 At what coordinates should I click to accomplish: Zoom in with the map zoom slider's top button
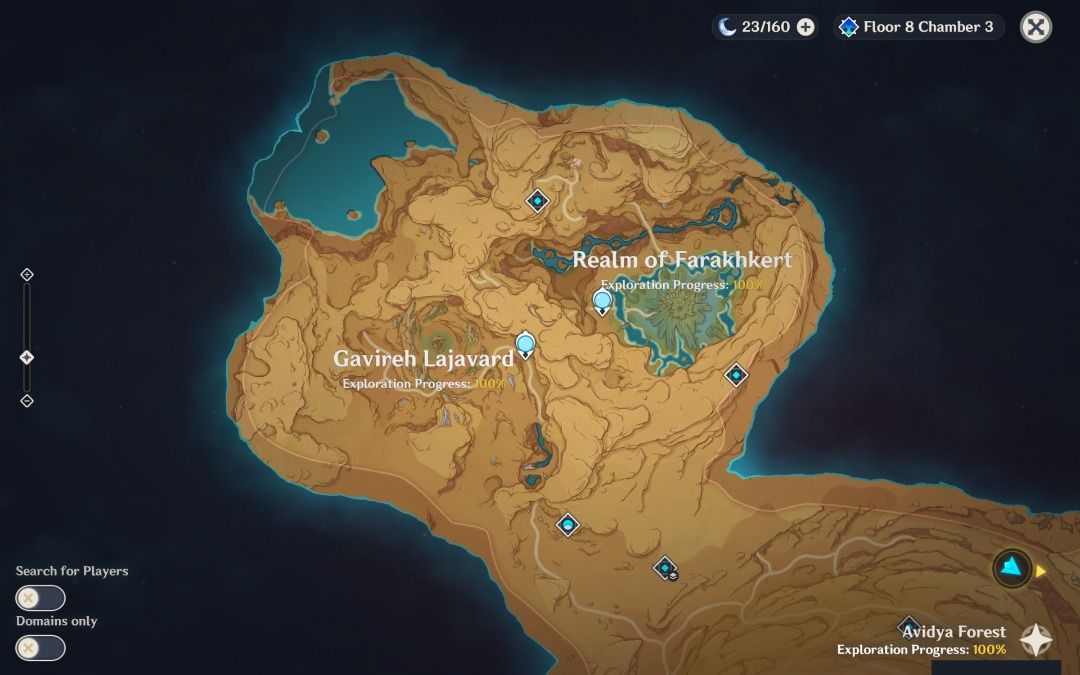27,275
